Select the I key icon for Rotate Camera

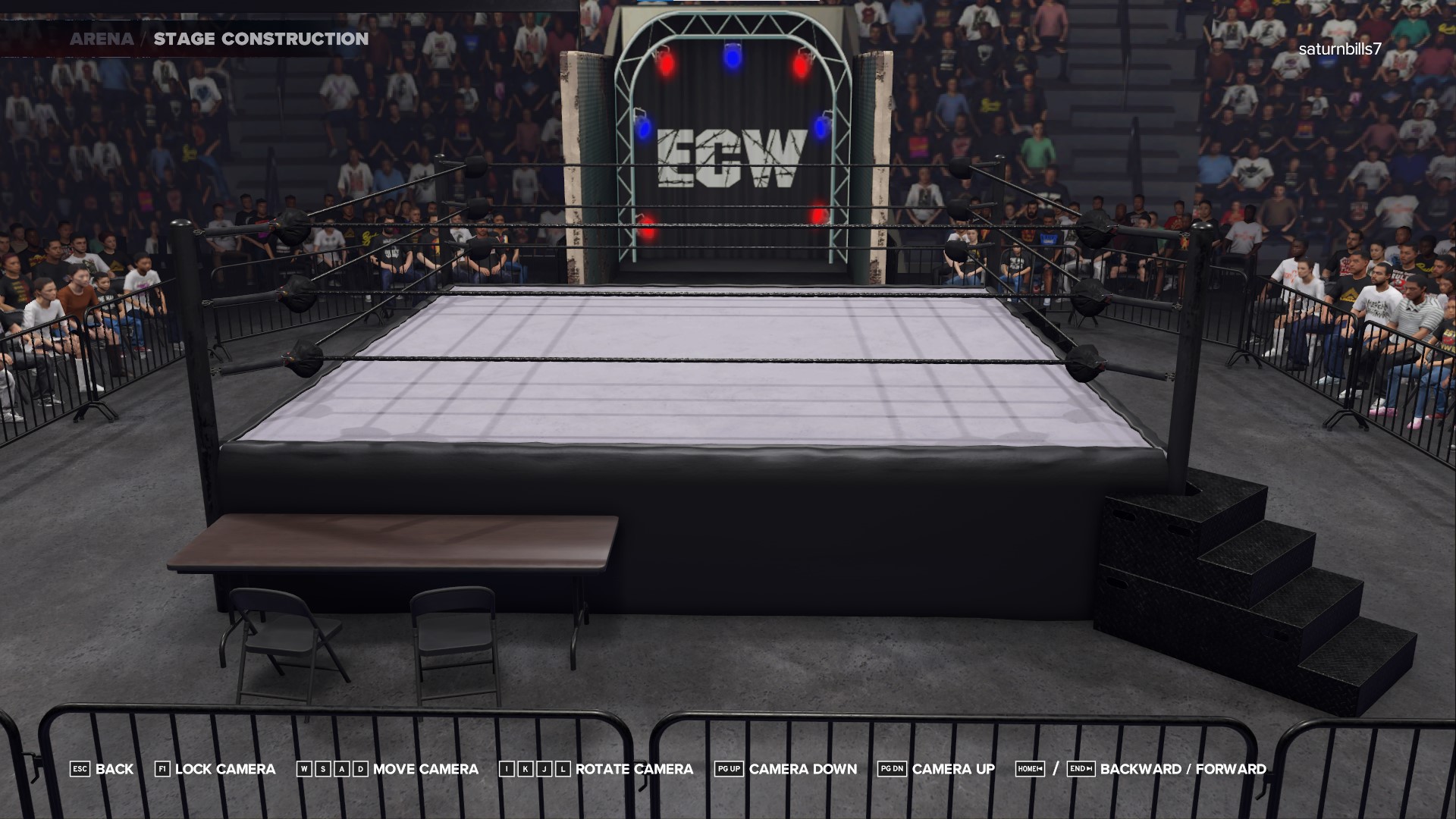pos(506,769)
